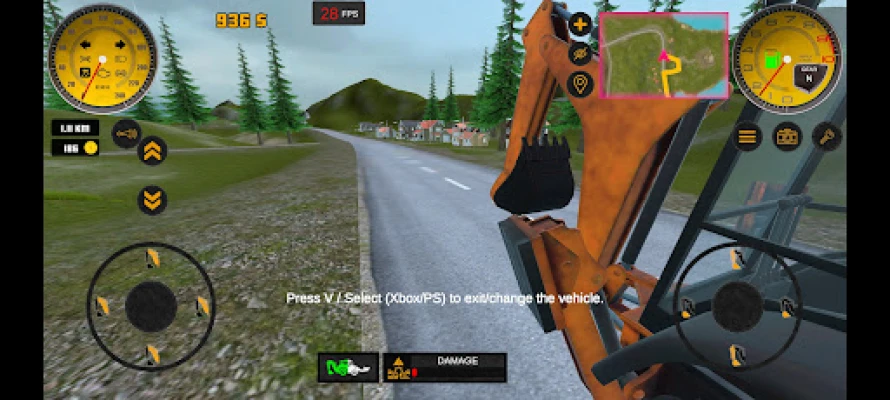Open the minimap

[x=664, y=55]
